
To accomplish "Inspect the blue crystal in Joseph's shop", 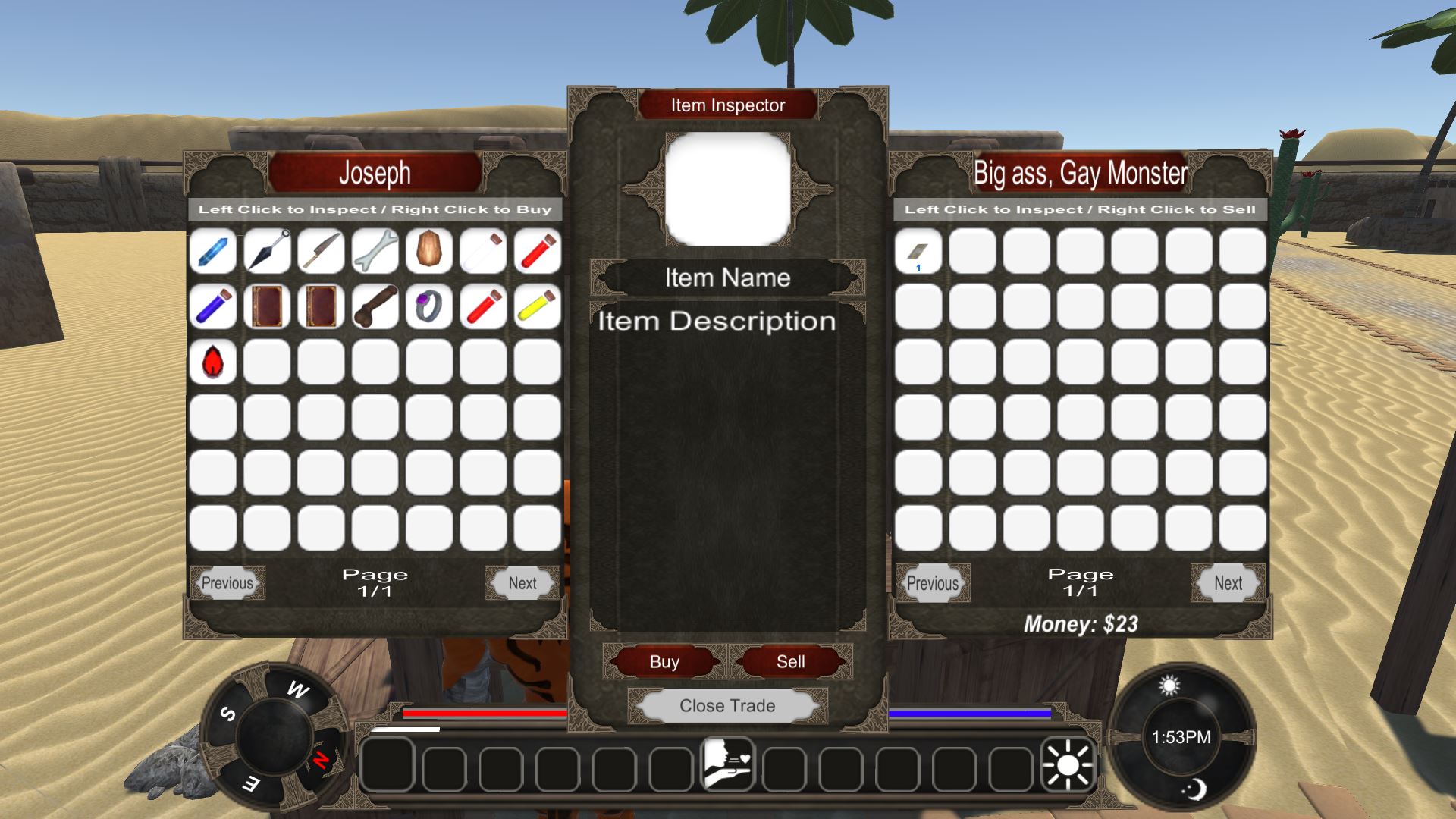I will 213,251.
